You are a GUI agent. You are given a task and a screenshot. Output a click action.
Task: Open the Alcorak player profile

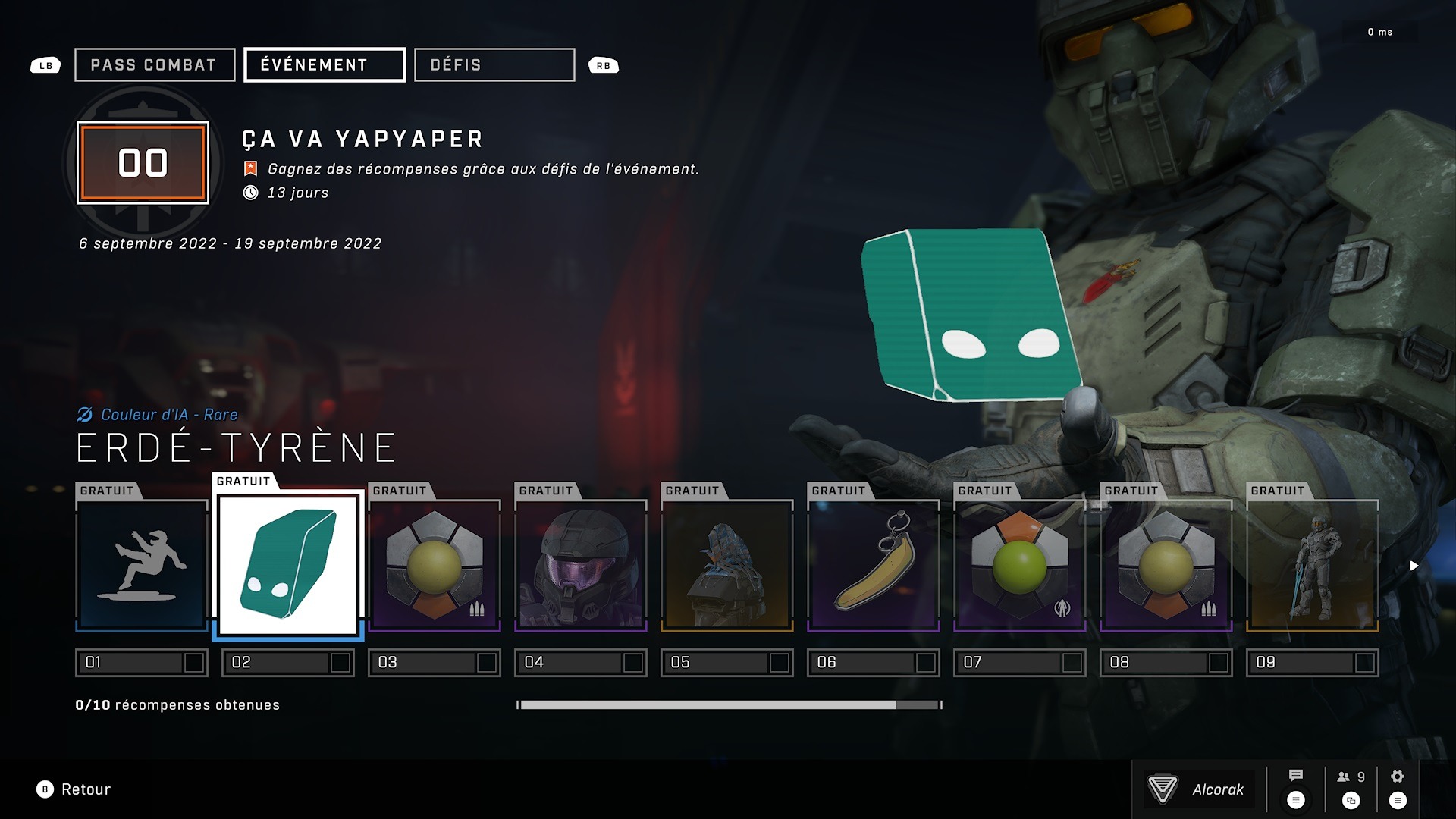click(x=1199, y=789)
